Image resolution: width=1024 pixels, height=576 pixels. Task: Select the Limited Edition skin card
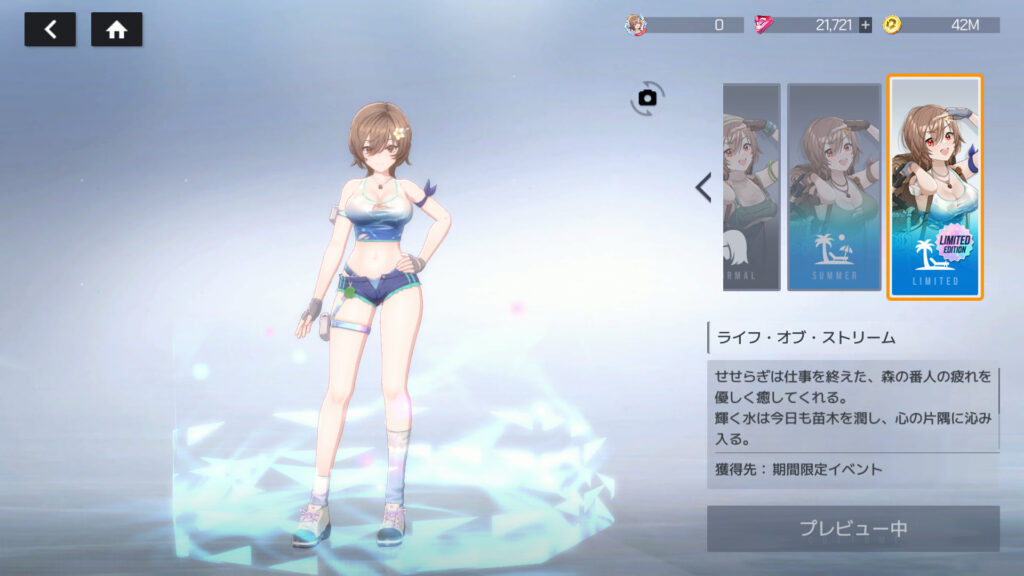(x=936, y=187)
